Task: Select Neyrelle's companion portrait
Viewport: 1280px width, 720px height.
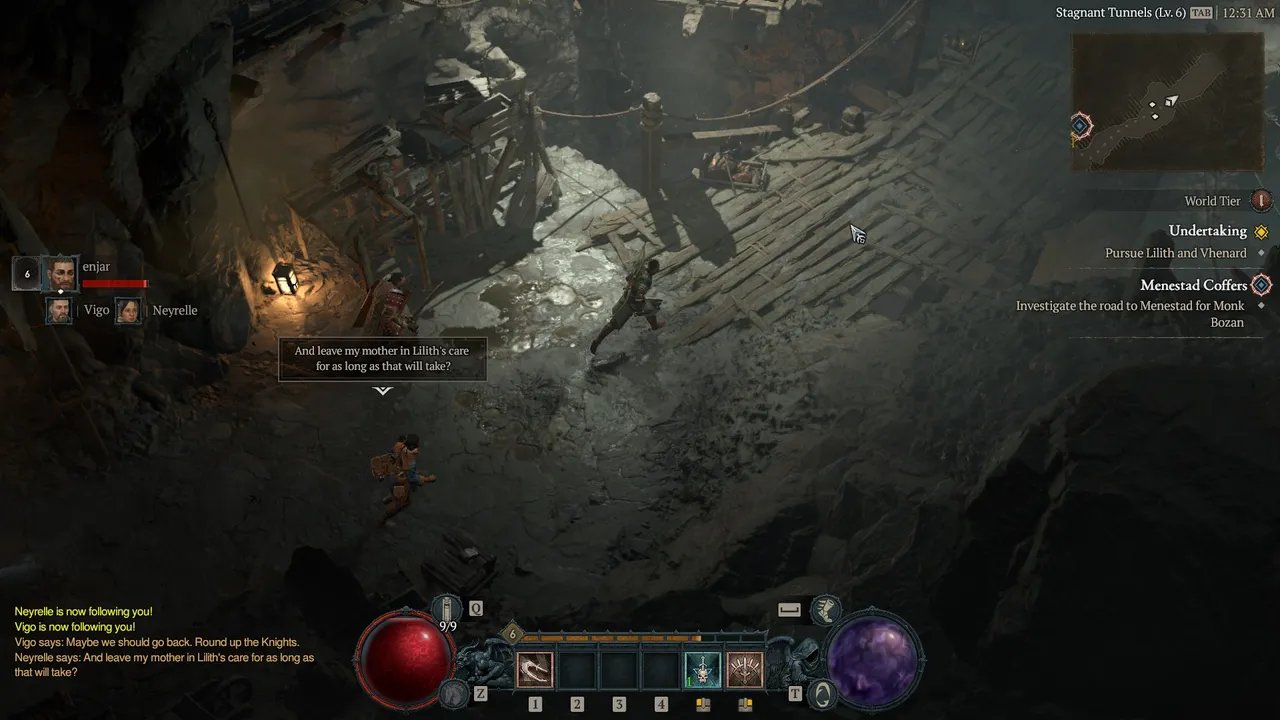Action: pos(128,310)
